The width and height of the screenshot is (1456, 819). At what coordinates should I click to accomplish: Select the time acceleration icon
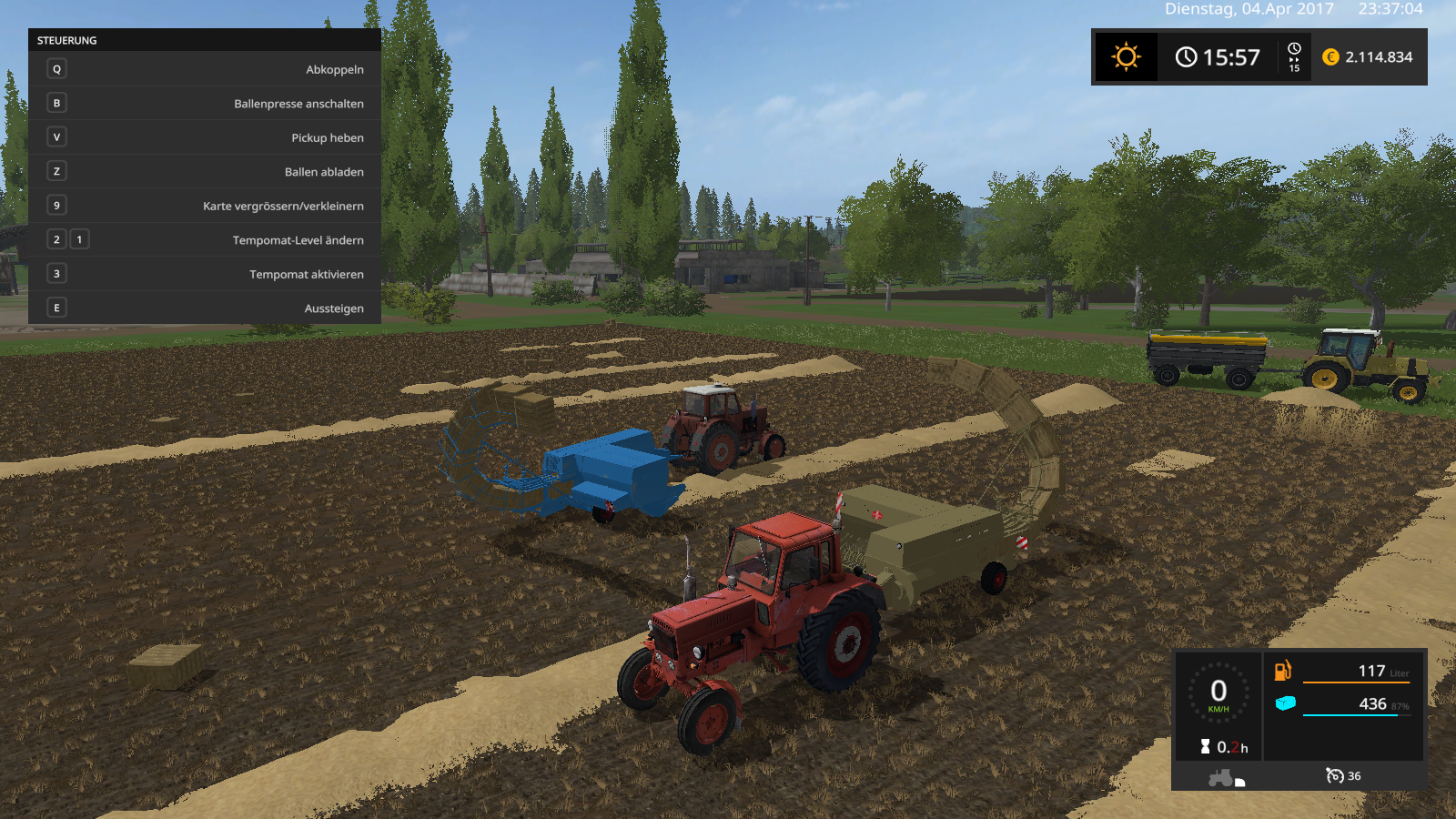click(1294, 56)
